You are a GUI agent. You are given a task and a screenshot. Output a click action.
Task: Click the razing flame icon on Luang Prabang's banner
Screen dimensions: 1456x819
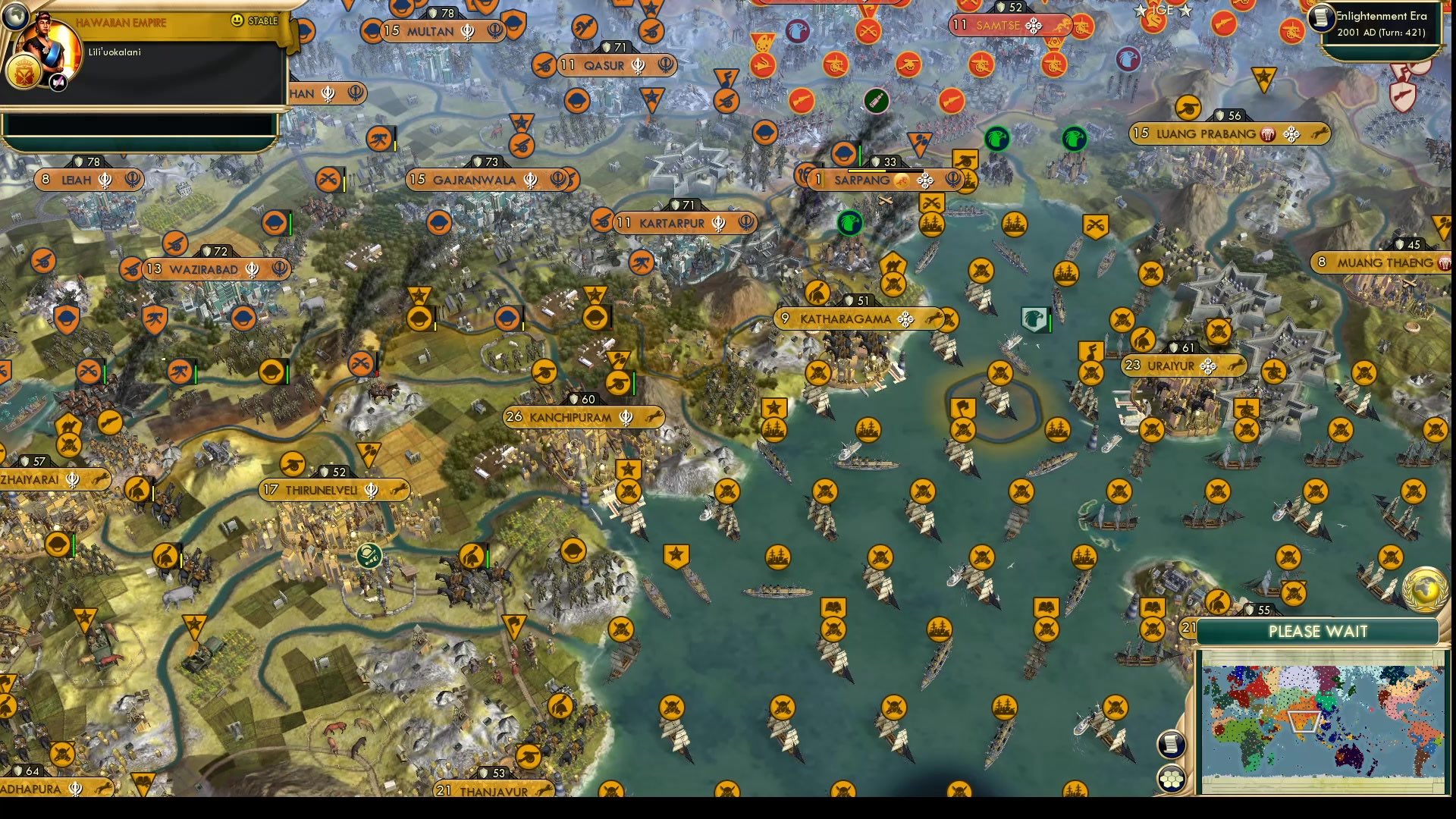pyautogui.click(x=1268, y=134)
